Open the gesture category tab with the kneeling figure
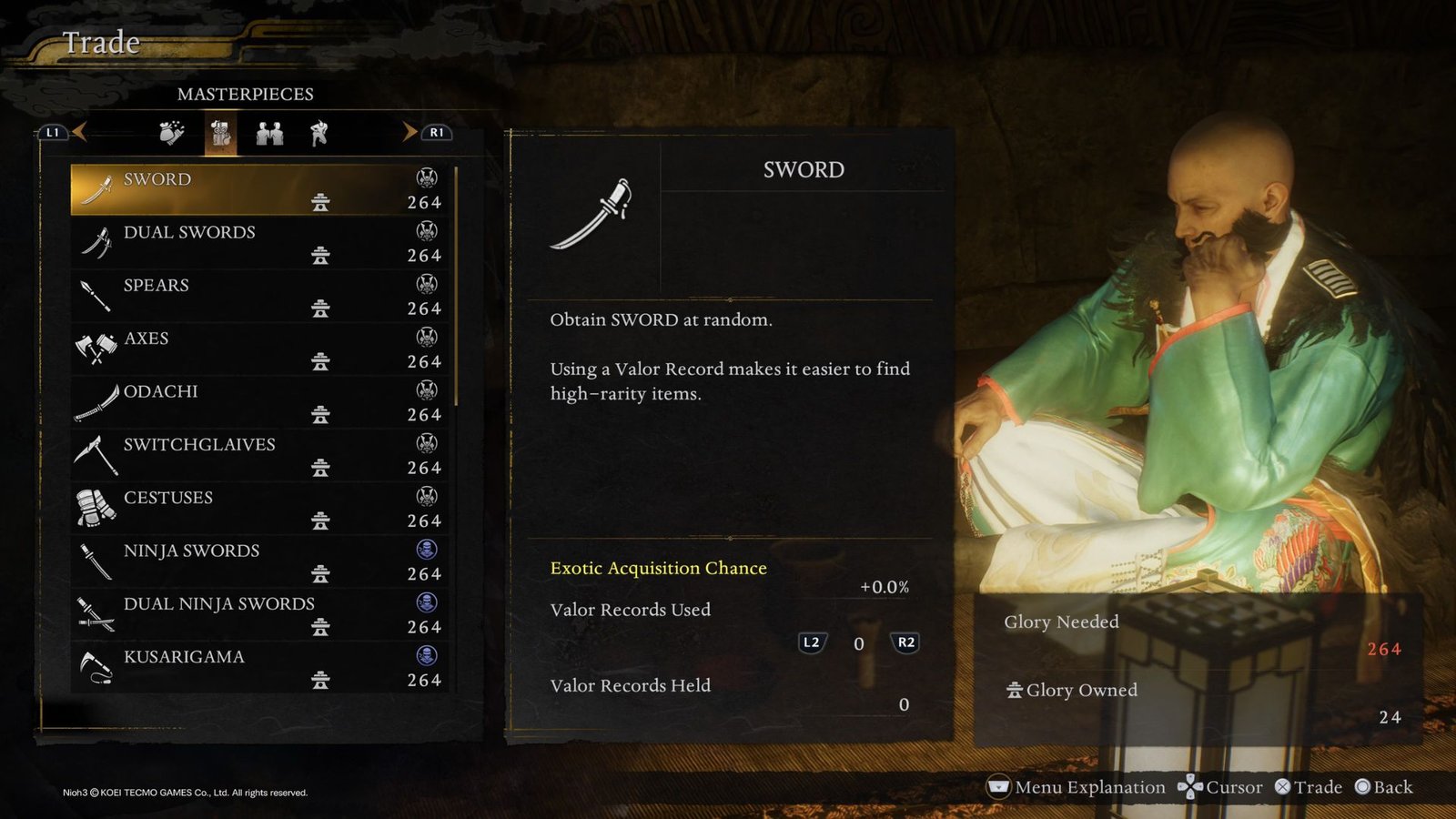The width and height of the screenshot is (1456, 819). click(317, 134)
